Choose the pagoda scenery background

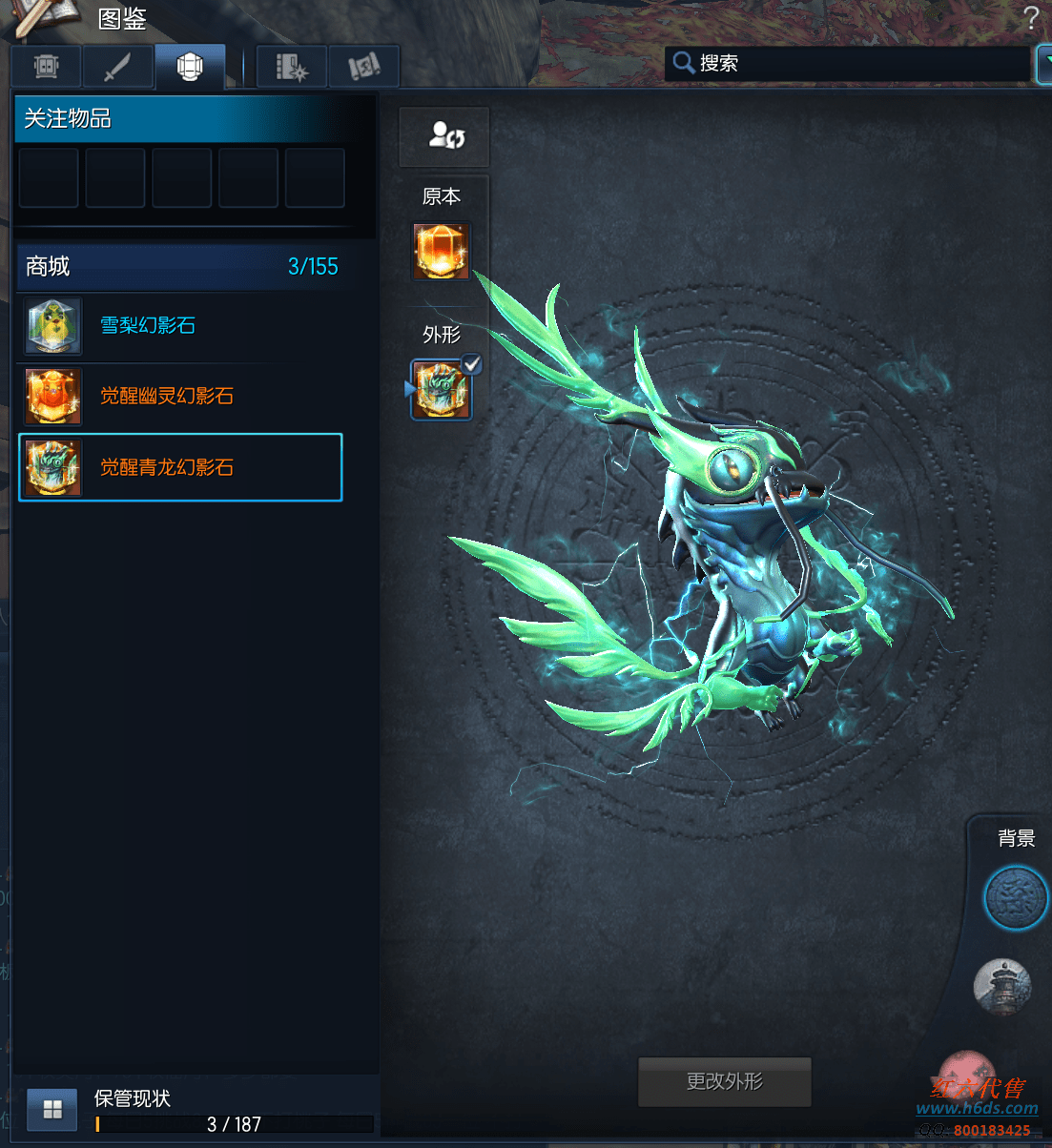(x=1002, y=987)
